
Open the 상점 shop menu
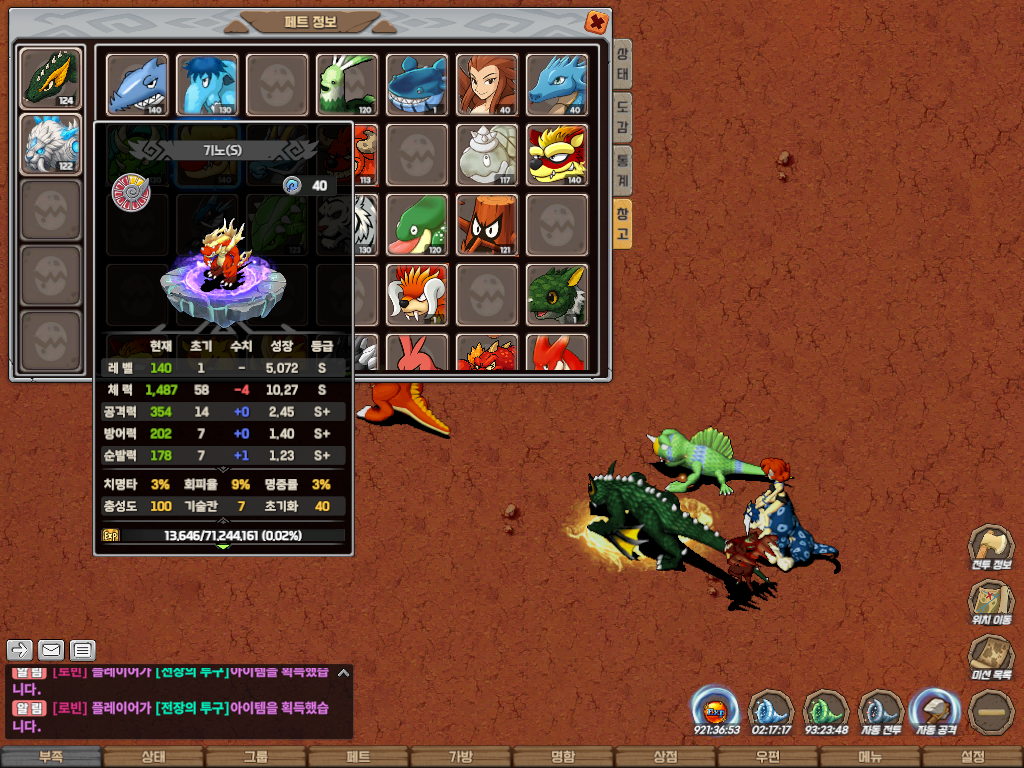pyautogui.click(x=665, y=757)
